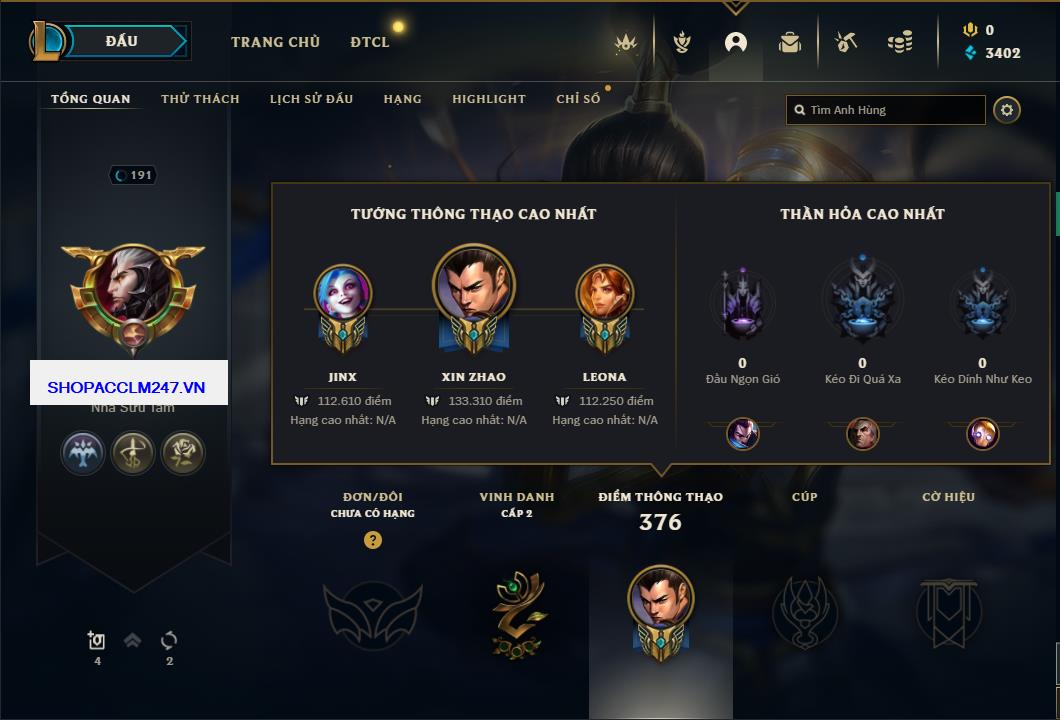Open the gear settings next to search
This screenshot has height=720, width=1060.
tap(1007, 110)
